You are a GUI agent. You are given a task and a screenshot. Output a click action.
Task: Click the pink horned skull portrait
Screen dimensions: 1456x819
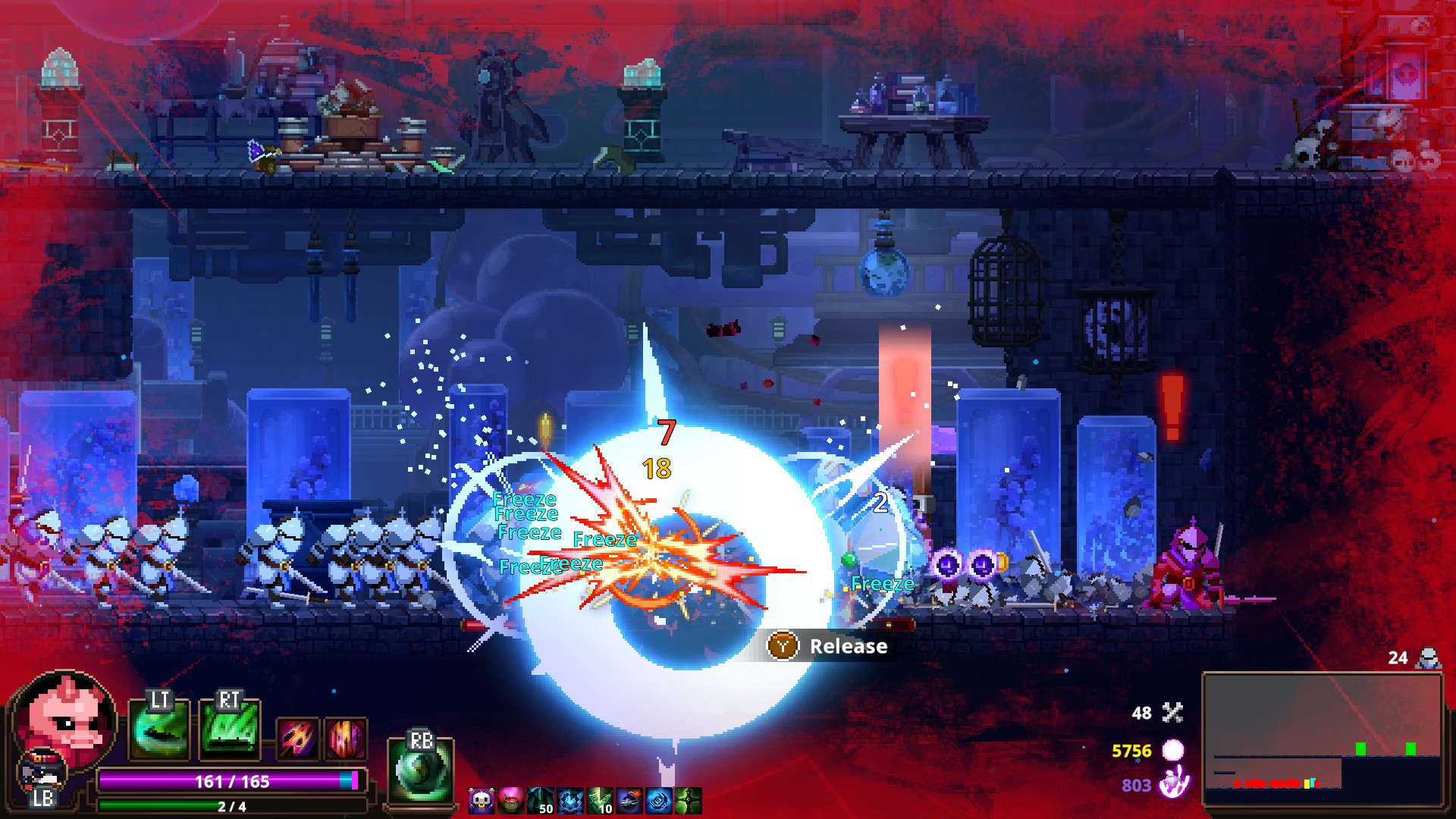click(66, 718)
